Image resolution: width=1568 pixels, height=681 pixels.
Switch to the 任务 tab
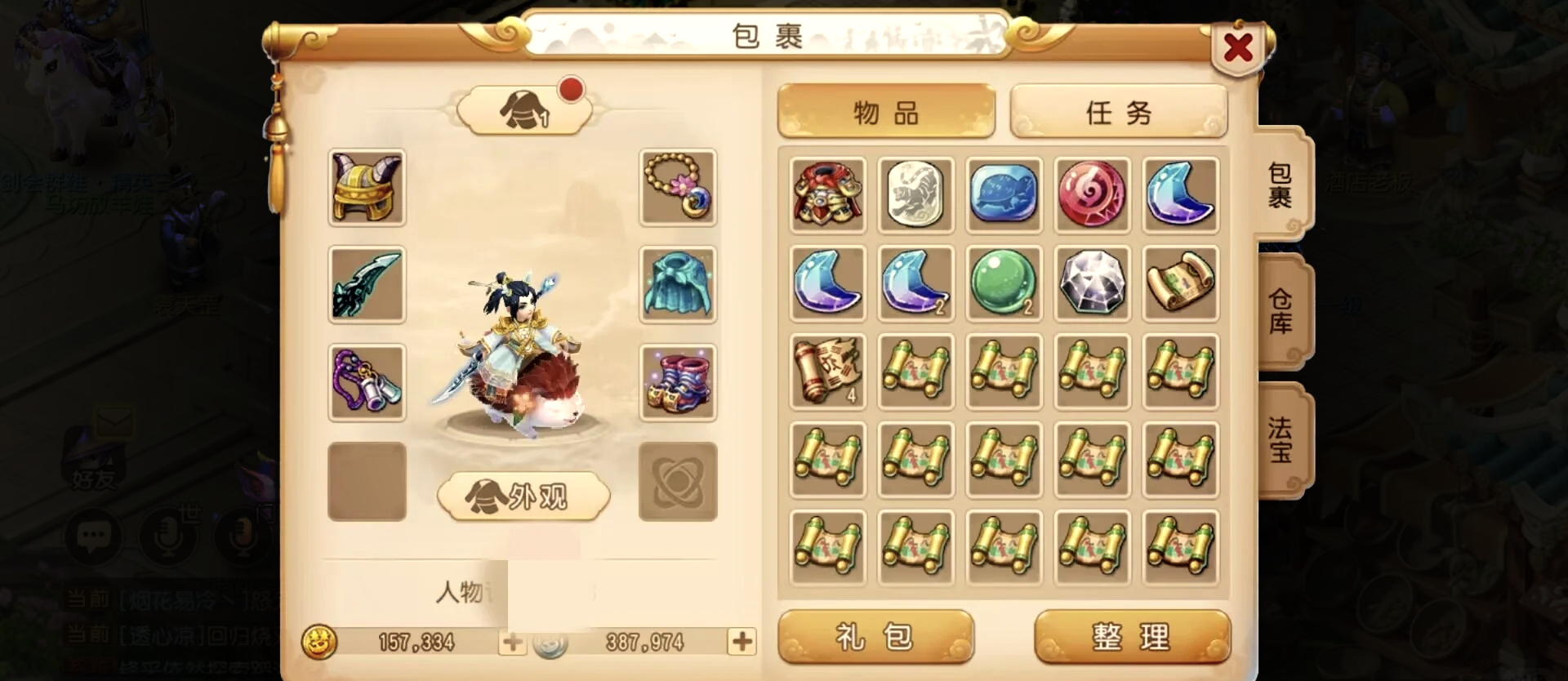click(x=1118, y=112)
